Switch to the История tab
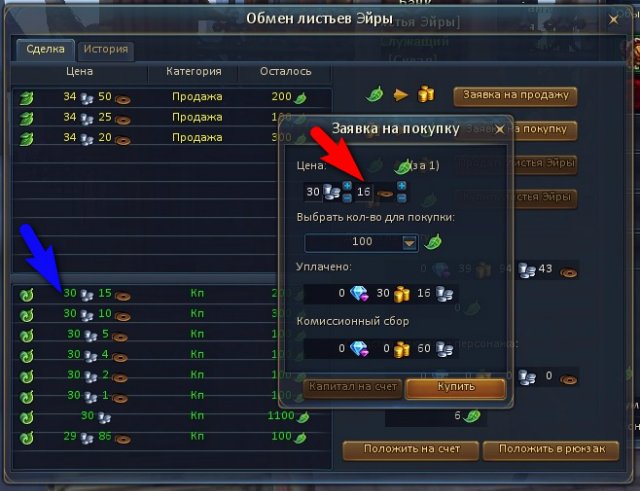640x491 pixels. [x=105, y=48]
